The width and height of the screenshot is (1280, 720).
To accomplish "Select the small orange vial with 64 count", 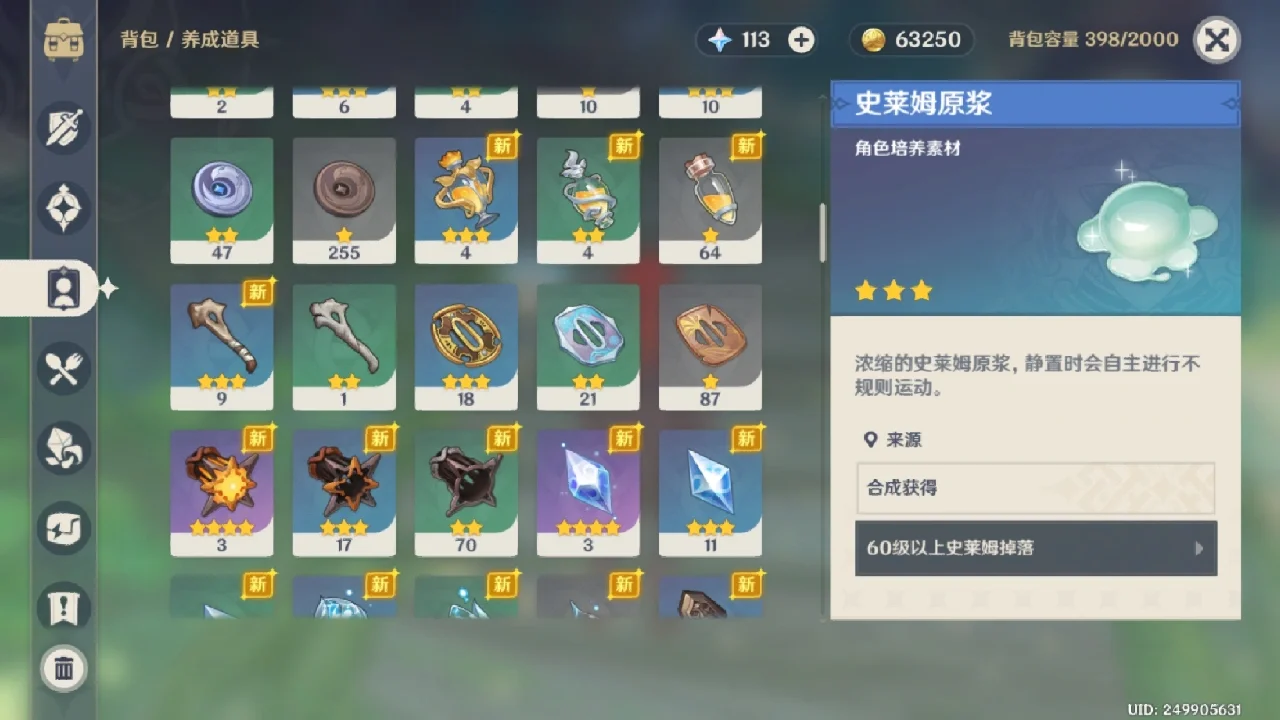I will (x=710, y=200).
